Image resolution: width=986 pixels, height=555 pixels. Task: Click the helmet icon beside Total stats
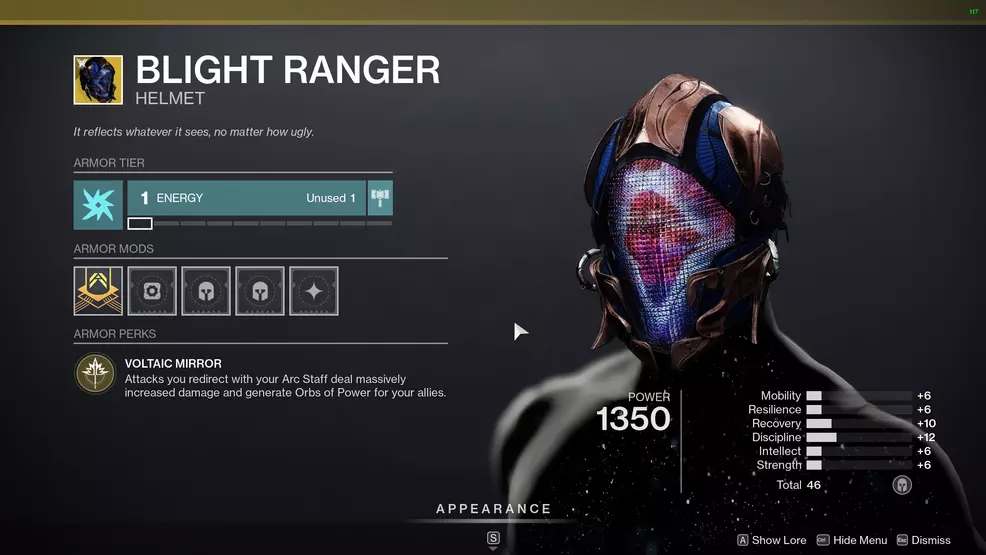(902, 485)
